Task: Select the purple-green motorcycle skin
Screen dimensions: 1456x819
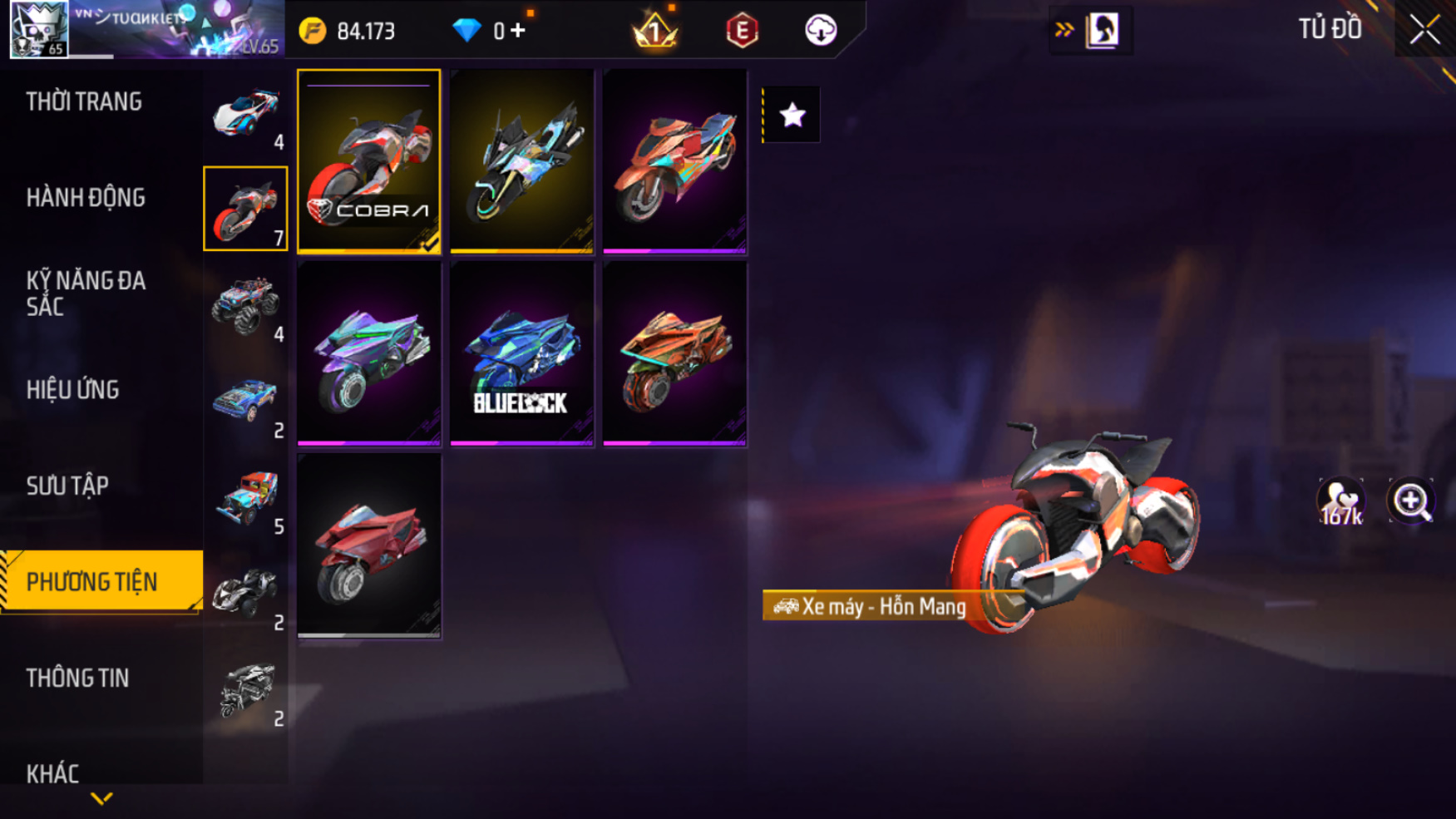Action: (369, 354)
